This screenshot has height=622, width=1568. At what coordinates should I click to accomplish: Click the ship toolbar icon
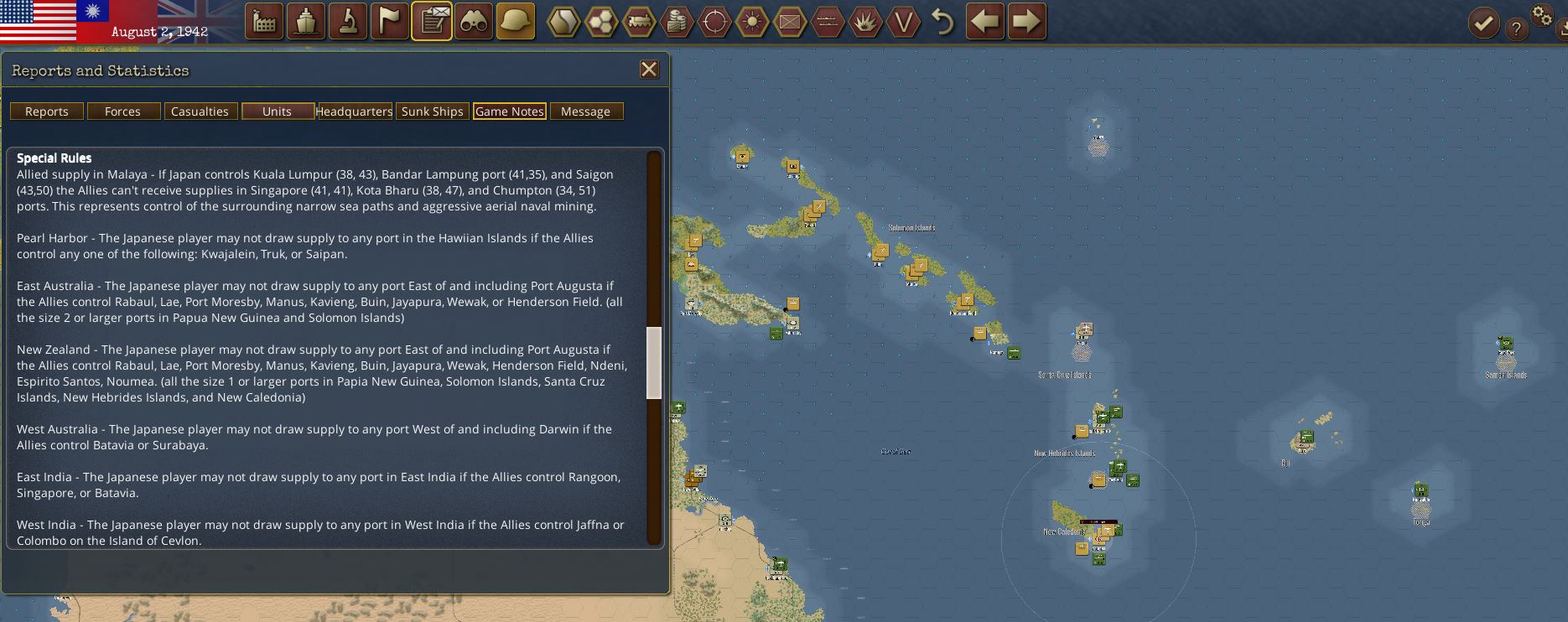(x=306, y=22)
